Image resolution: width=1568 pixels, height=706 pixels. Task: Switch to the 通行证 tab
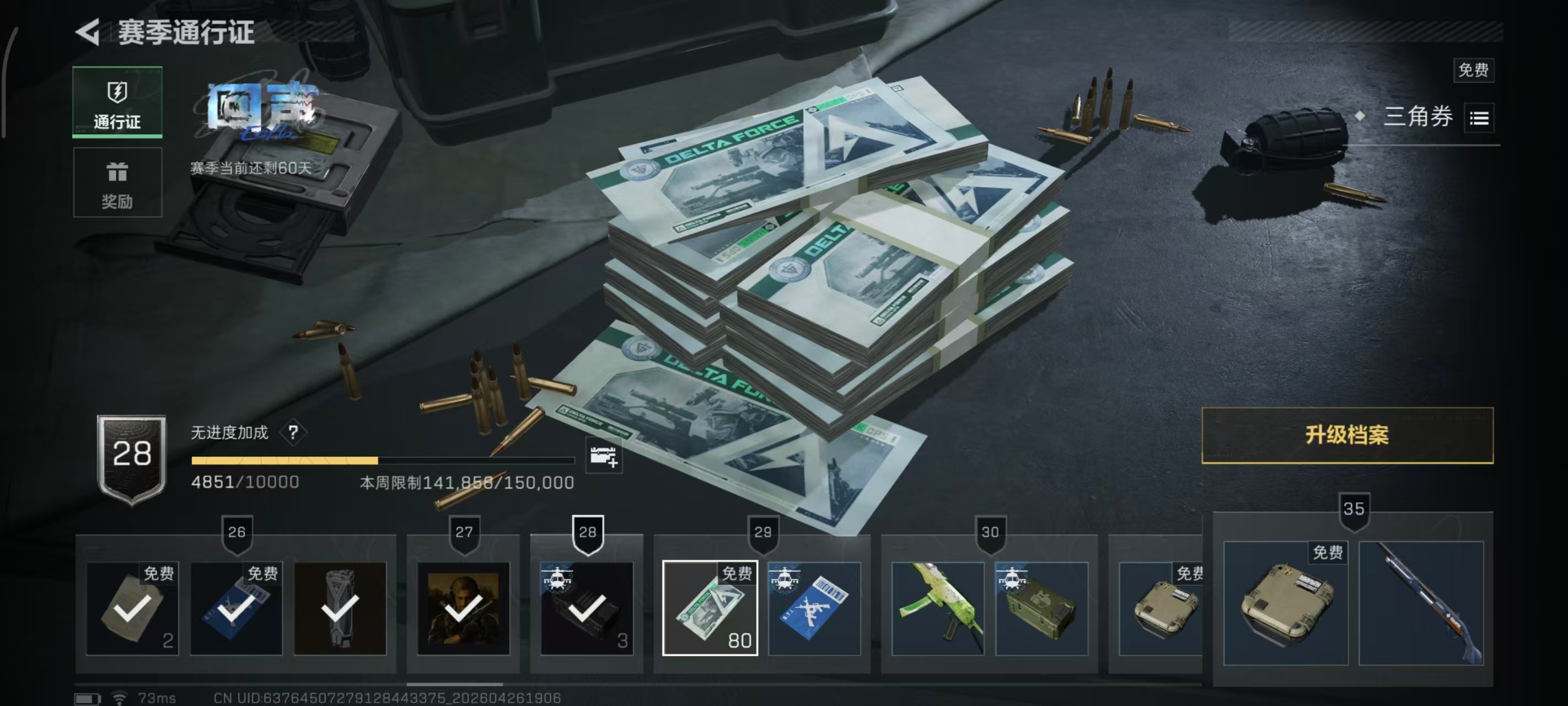click(x=117, y=103)
